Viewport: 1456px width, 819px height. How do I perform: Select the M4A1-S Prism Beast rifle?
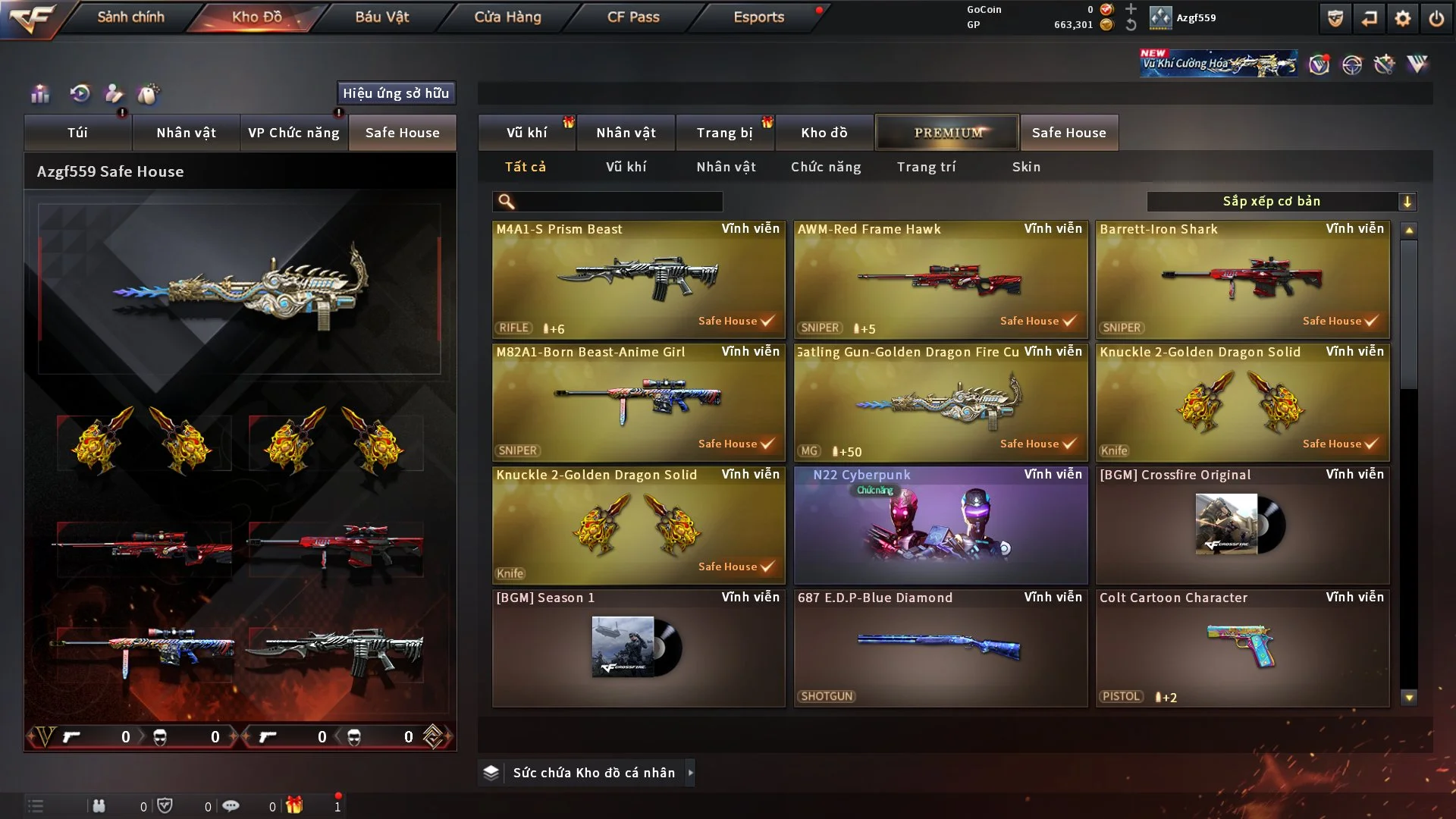pyautogui.click(x=639, y=279)
